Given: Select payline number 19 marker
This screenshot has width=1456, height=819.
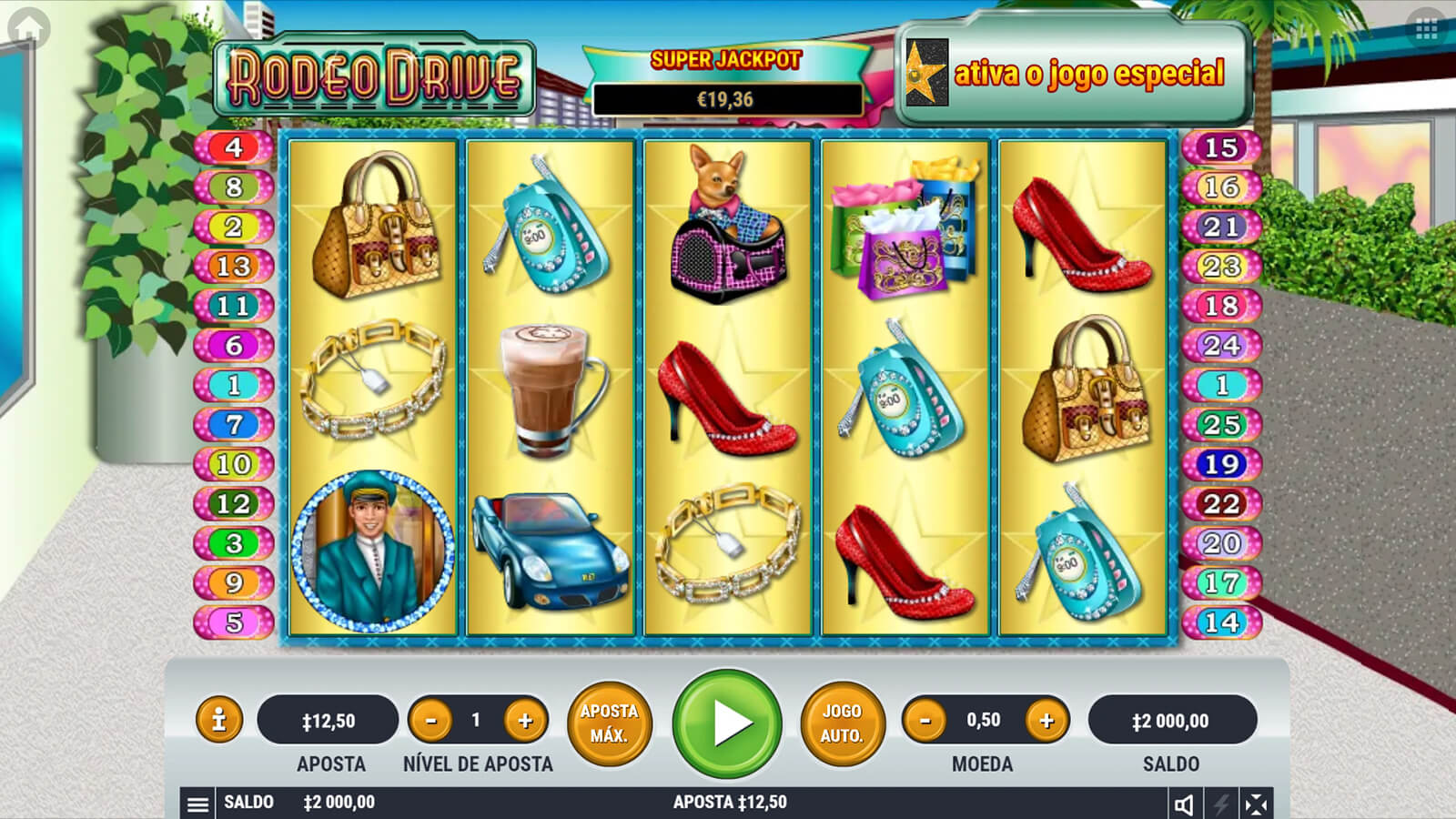Looking at the screenshot, I should 1220,464.
